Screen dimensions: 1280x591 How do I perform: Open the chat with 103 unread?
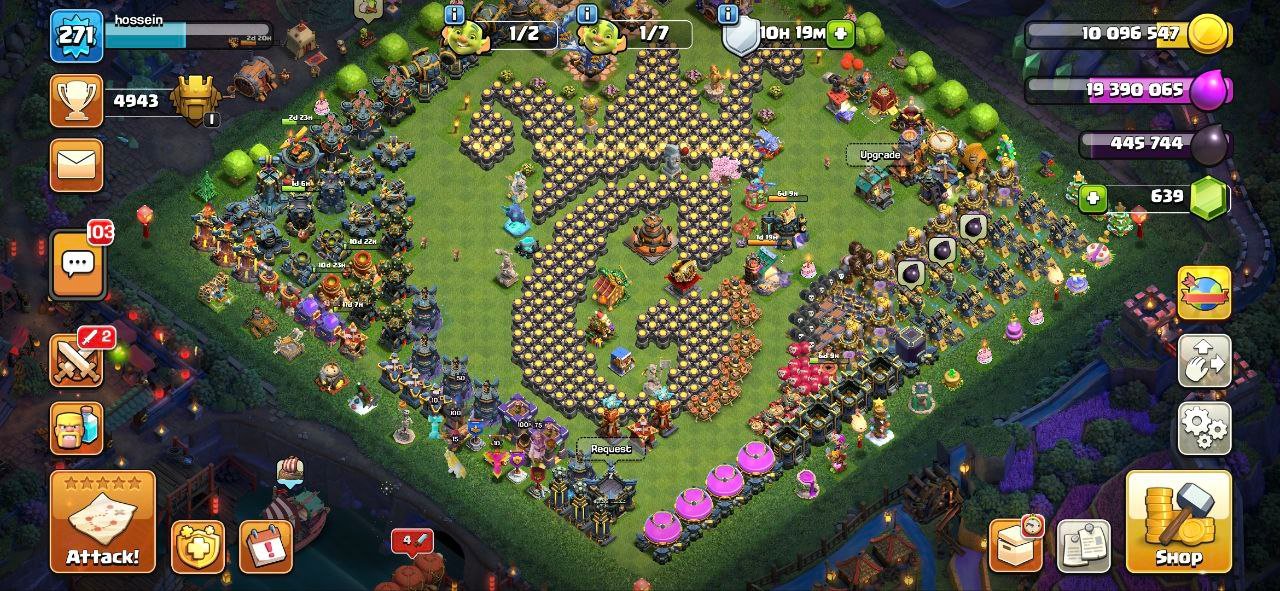(78, 264)
